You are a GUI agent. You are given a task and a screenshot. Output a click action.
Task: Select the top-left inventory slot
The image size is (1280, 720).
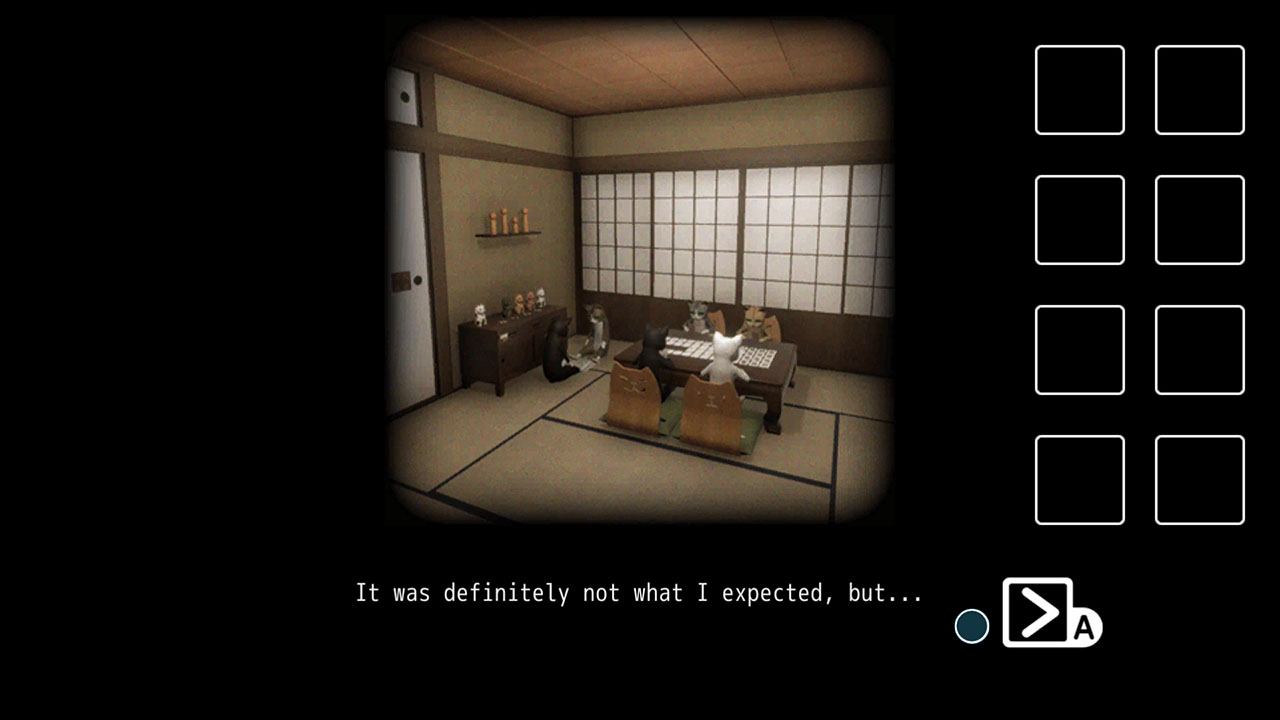point(1079,90)
